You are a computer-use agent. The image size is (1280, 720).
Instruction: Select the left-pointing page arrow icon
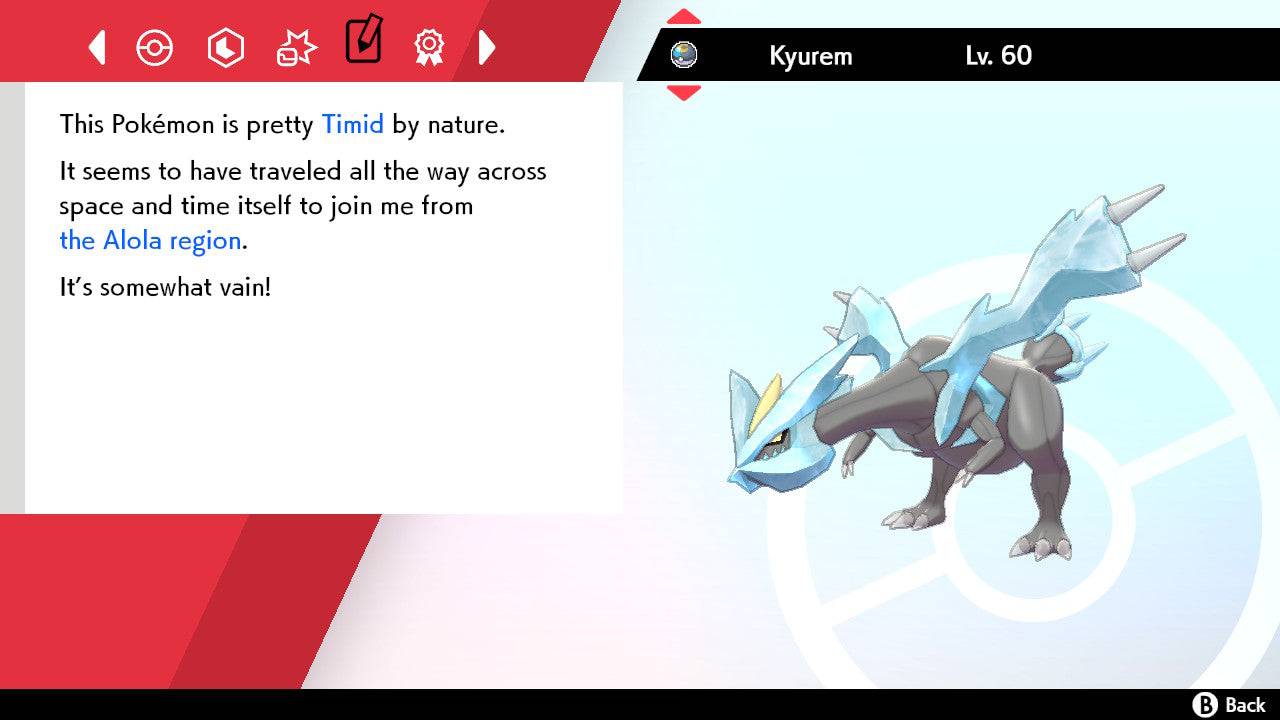(x=96, y=47)
